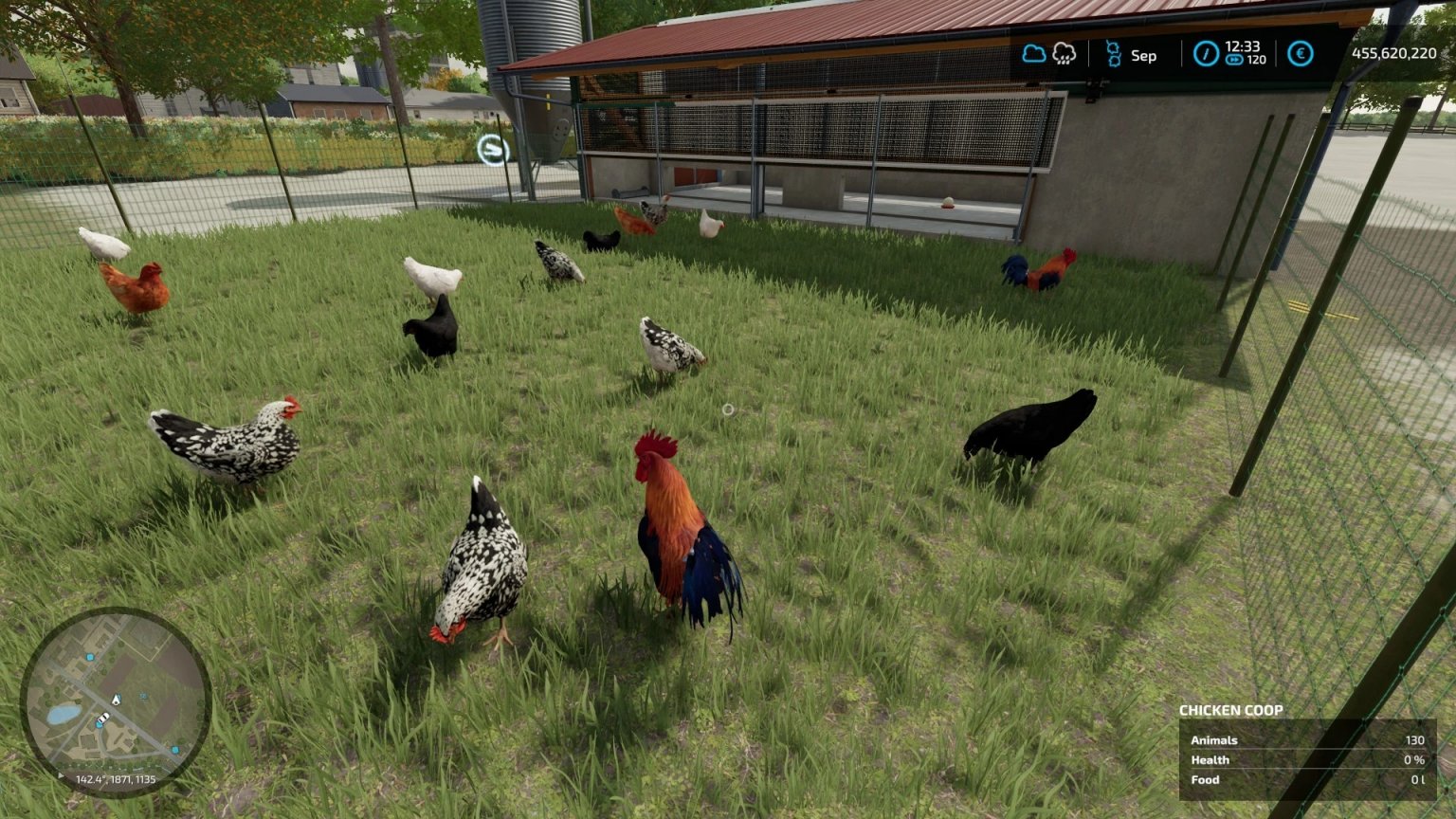This screenshot has height=819, width=1456.
Task: Click the euro currency icon
Action: [x=1300, y=53]
